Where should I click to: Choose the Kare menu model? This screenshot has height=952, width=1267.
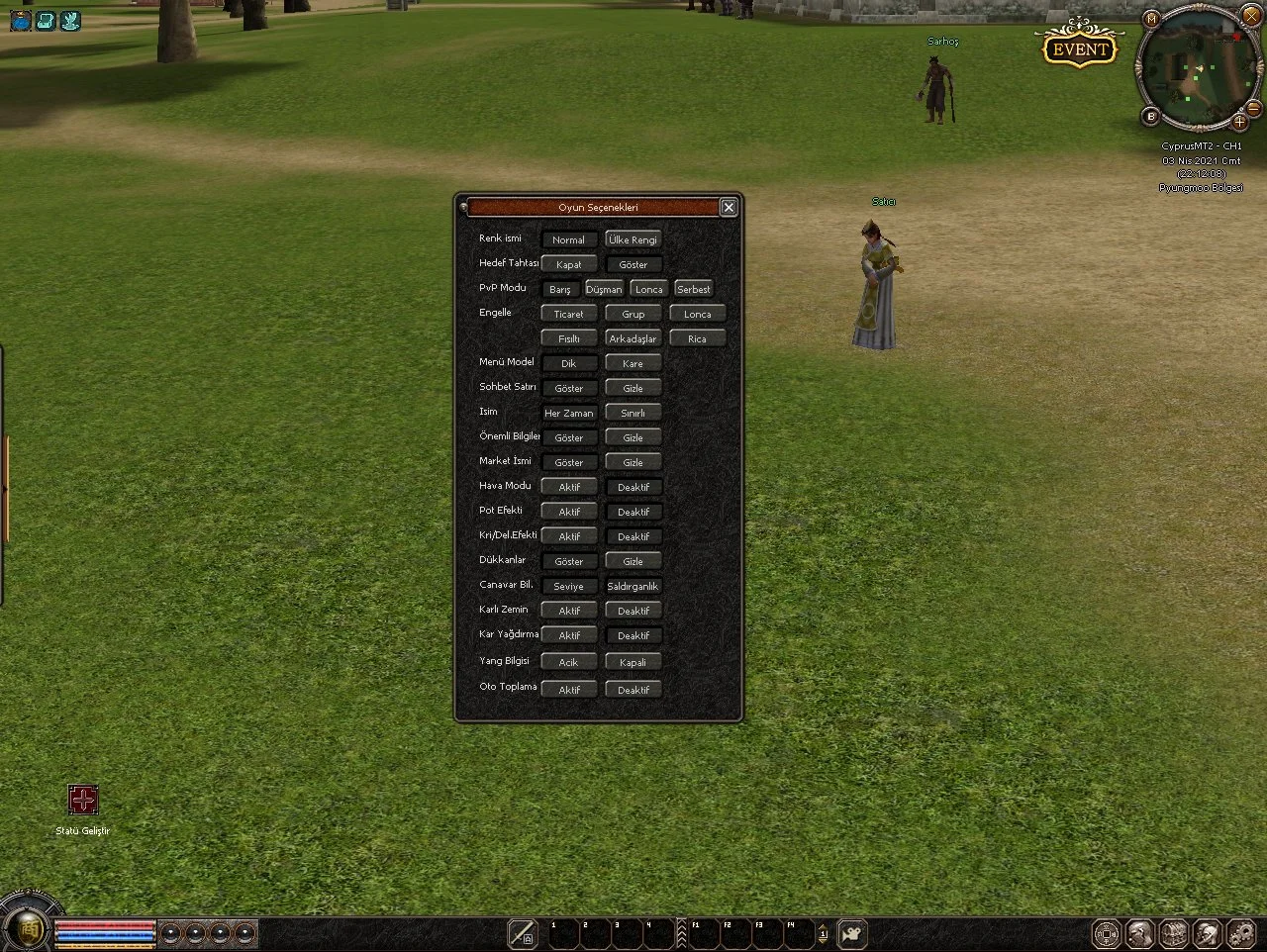(633, 363)
